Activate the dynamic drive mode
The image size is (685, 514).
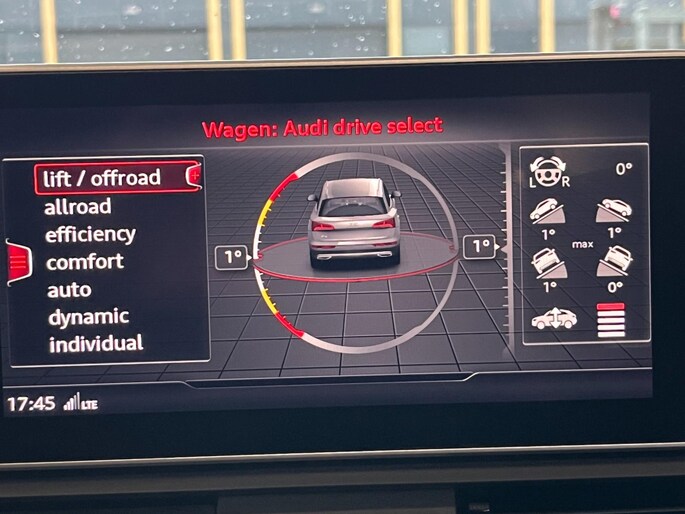[88, 317]
